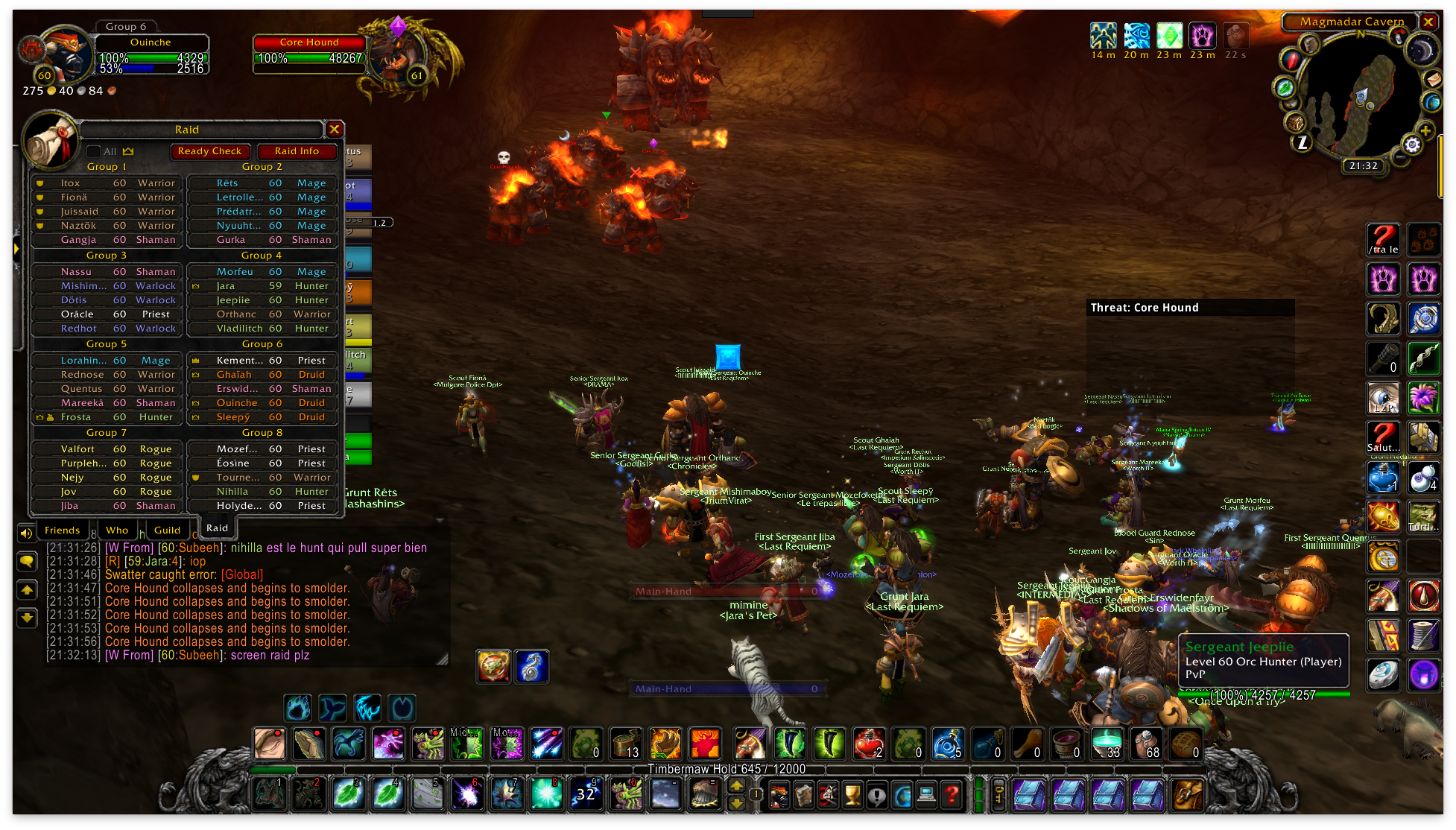This screenshot has height=830, width=1456.
Task: Close the Raid window
Action: 335,129
